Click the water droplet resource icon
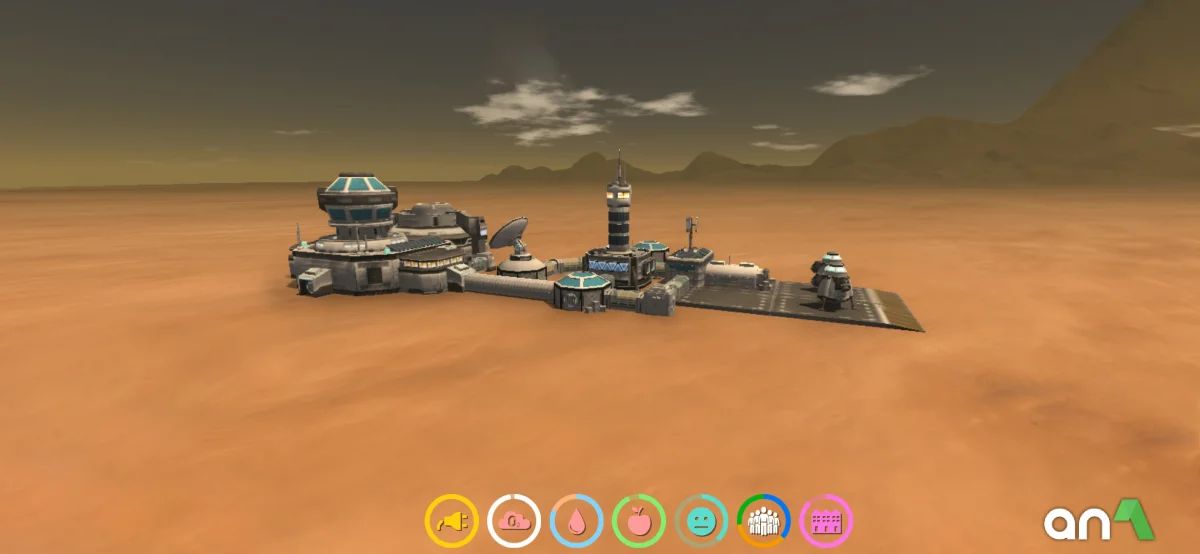The height and width of the screenshot is (554, 1200). coord(576,521)
